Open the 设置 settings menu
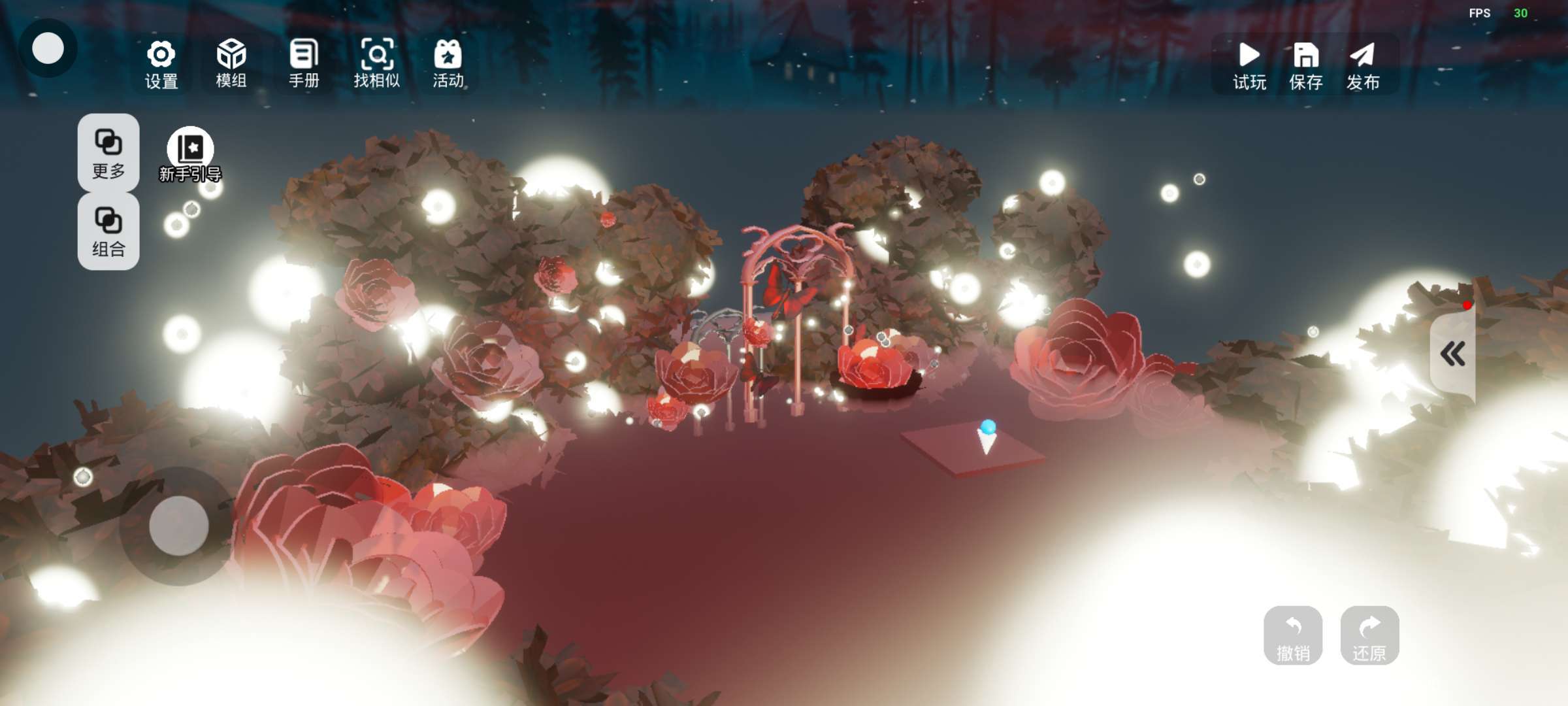This screenshot has height=706, width=1568. (x=161, y=64)
